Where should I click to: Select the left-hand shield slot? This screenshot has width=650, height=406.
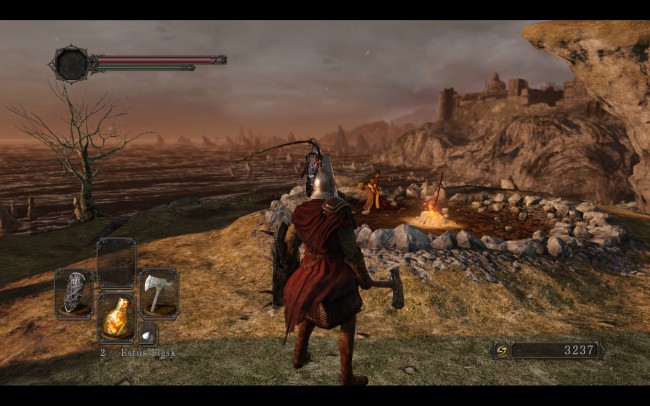(x=74, y=292)
